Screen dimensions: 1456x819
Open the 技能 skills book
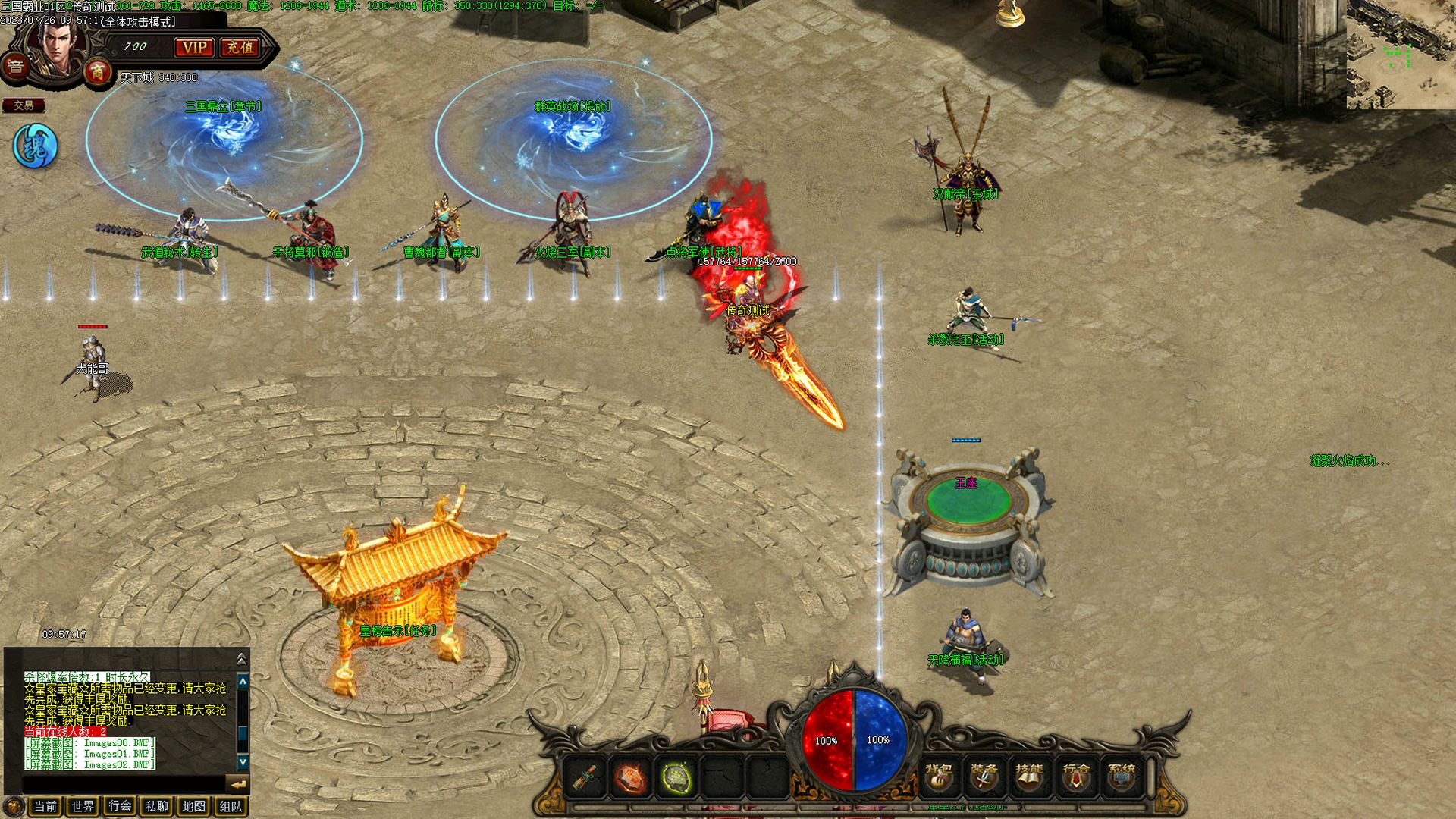(x=1029, y=777)
